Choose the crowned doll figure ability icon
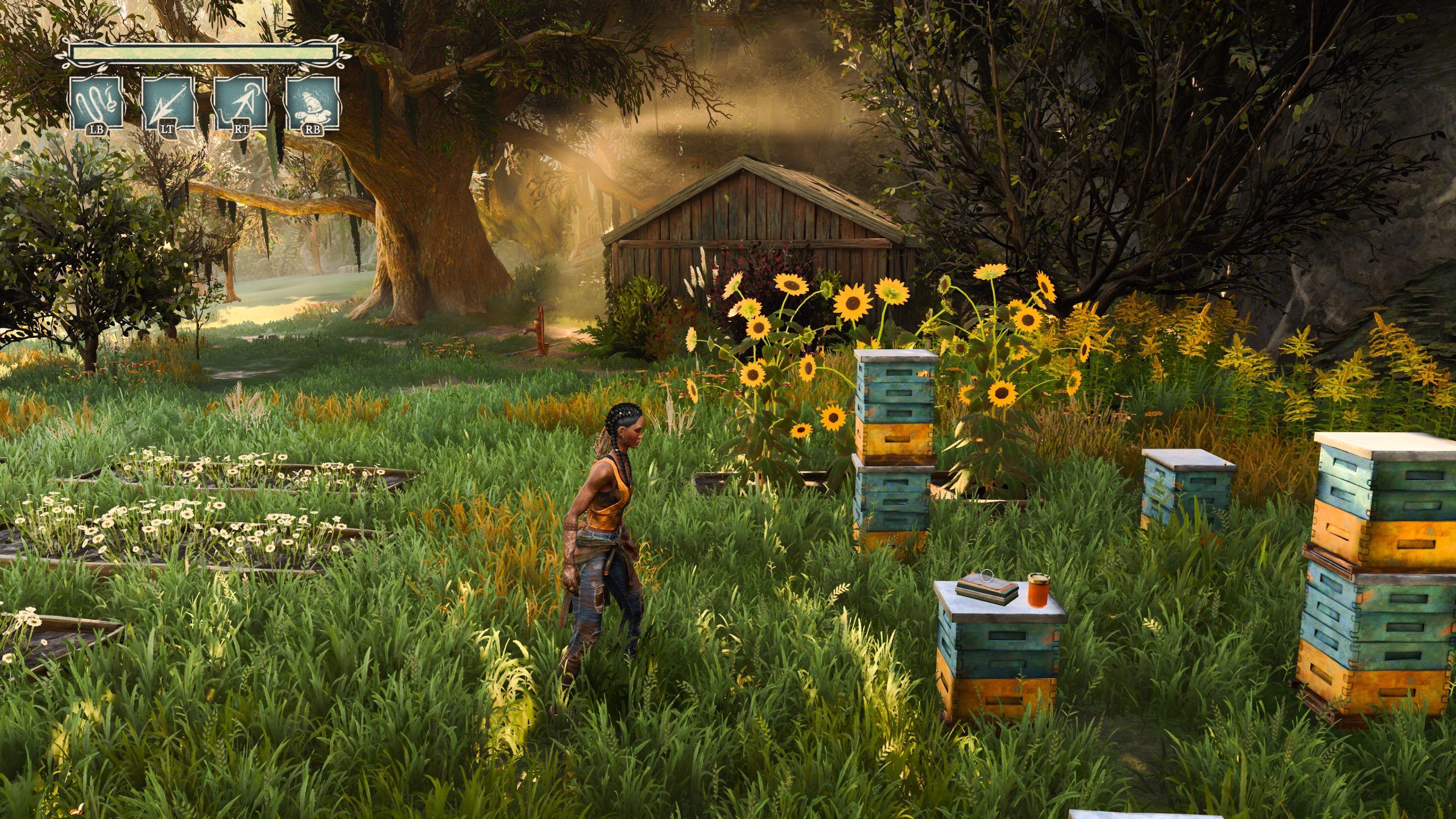The width and height of the screenshot is (1456, 819). pos(312,104)
